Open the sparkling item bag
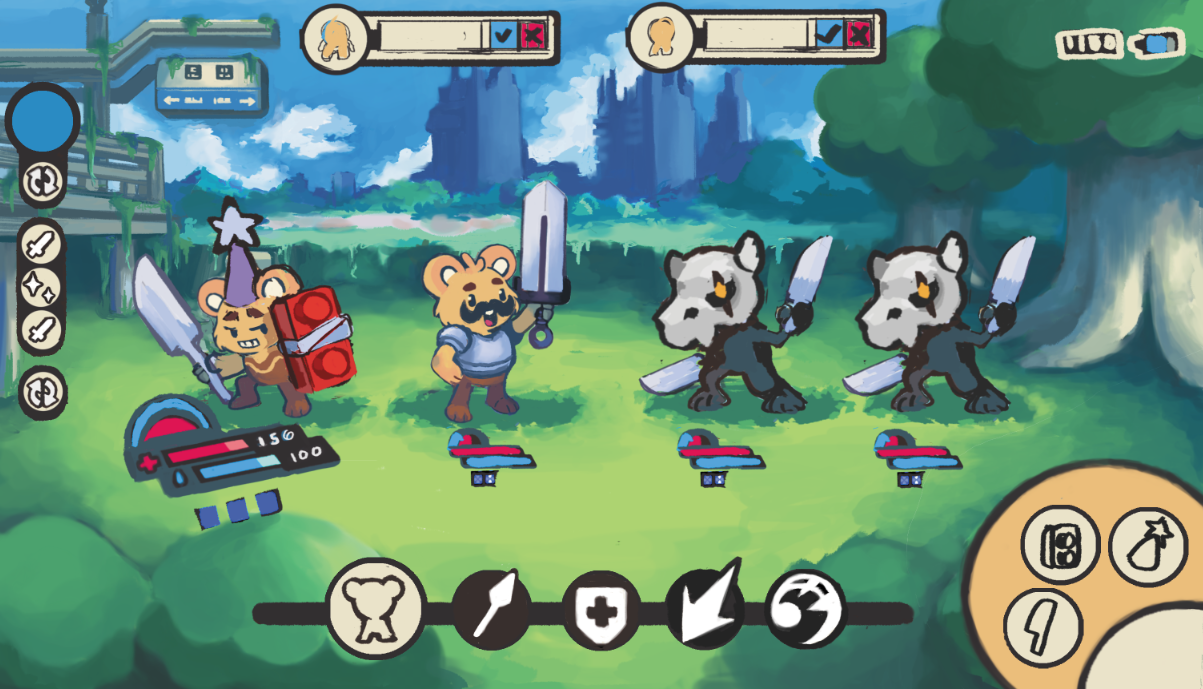 [x=1147, y=545]
